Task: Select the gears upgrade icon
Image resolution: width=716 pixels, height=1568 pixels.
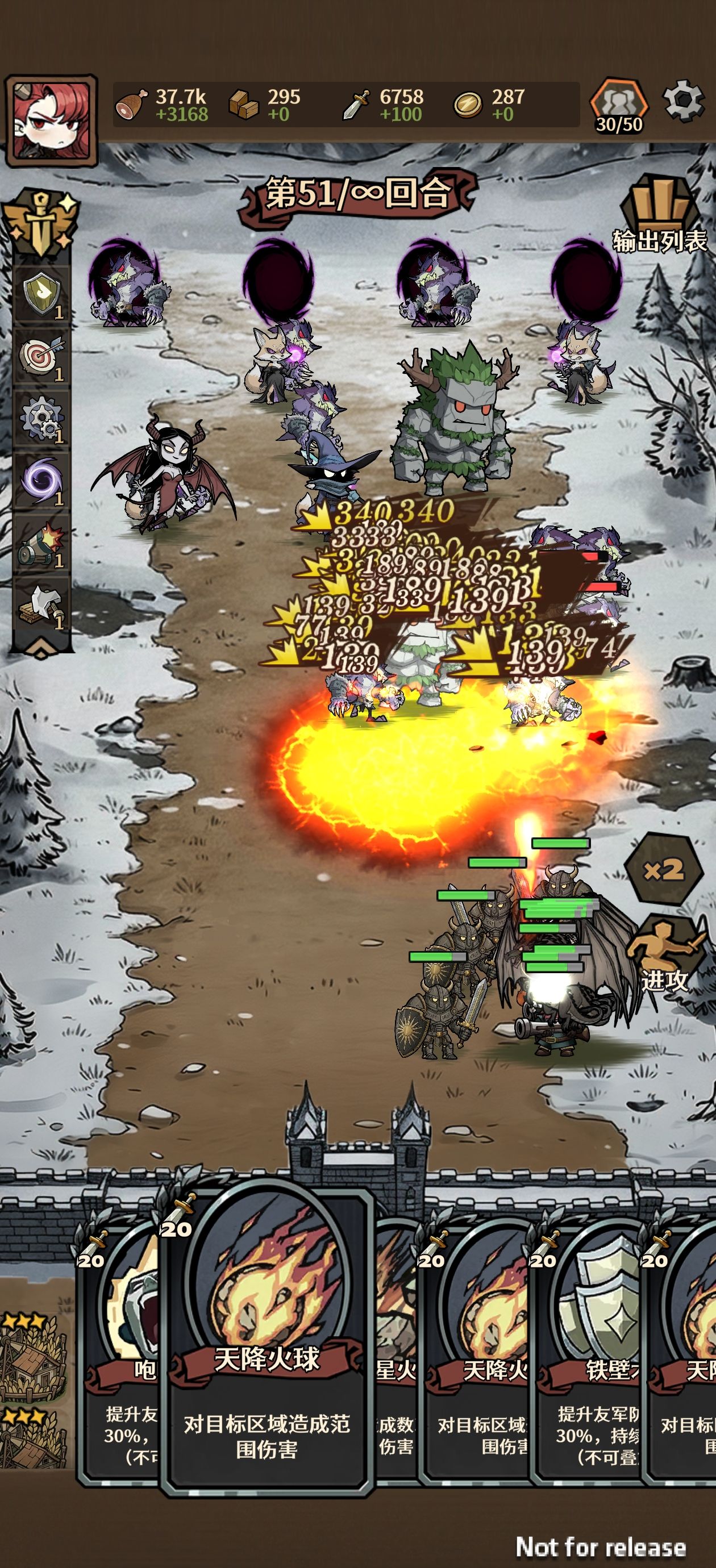Action: [x=41, y=419]
